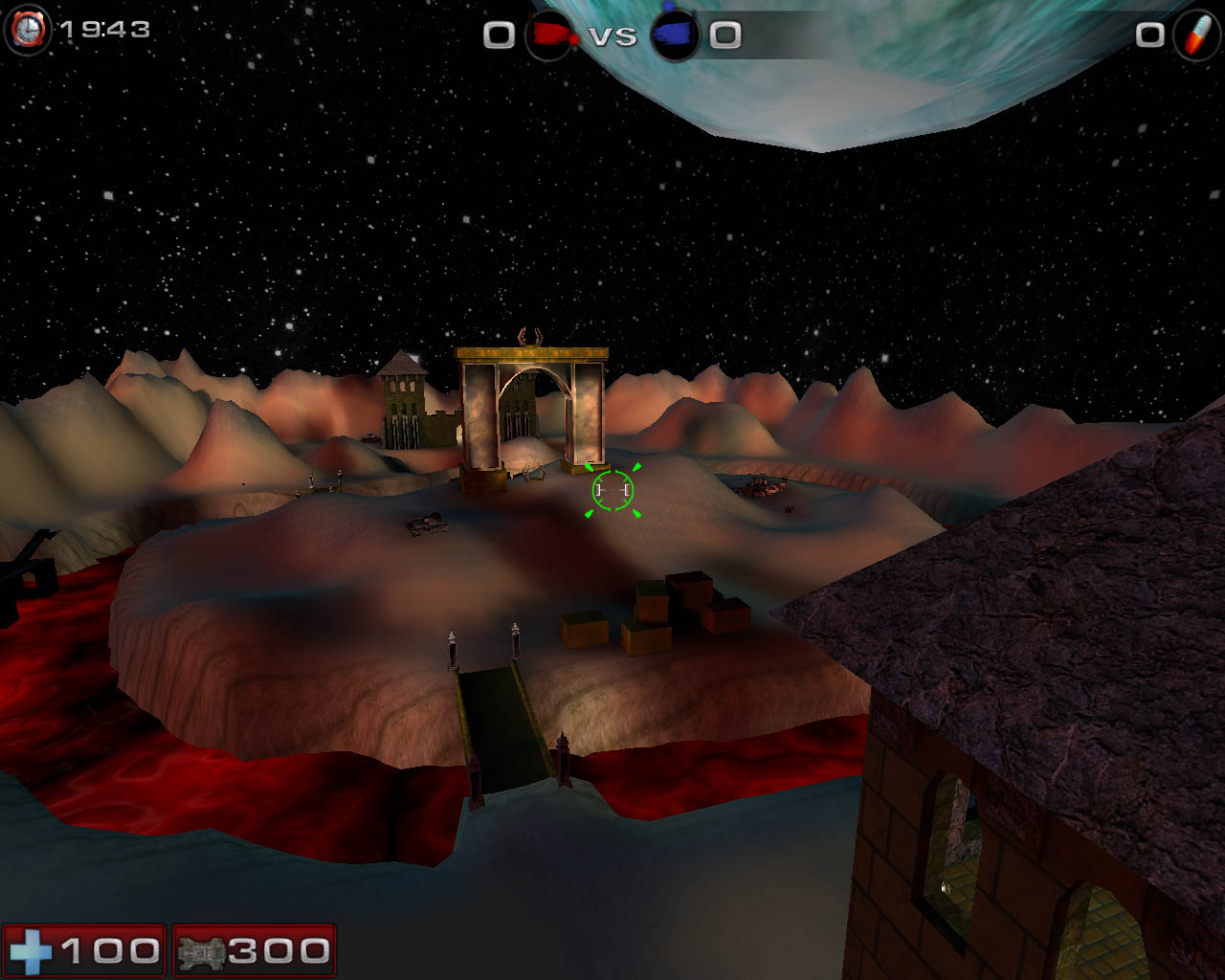This screenshot has width=1225, height=980.
Task: Click the green crosshair at screen center
Action: point(612,490)
